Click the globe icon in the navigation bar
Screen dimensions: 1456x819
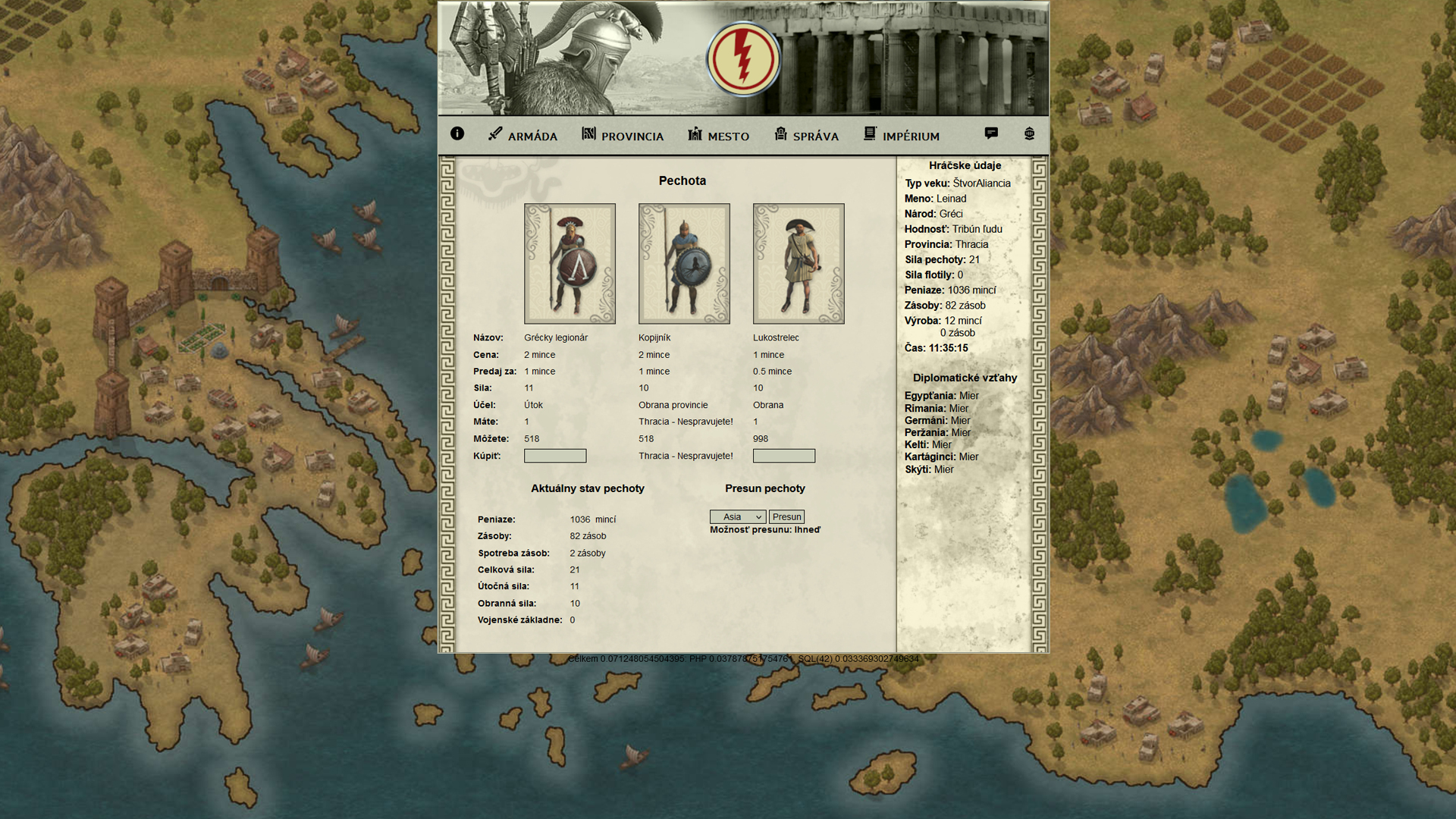click(x=1029, y=133)
